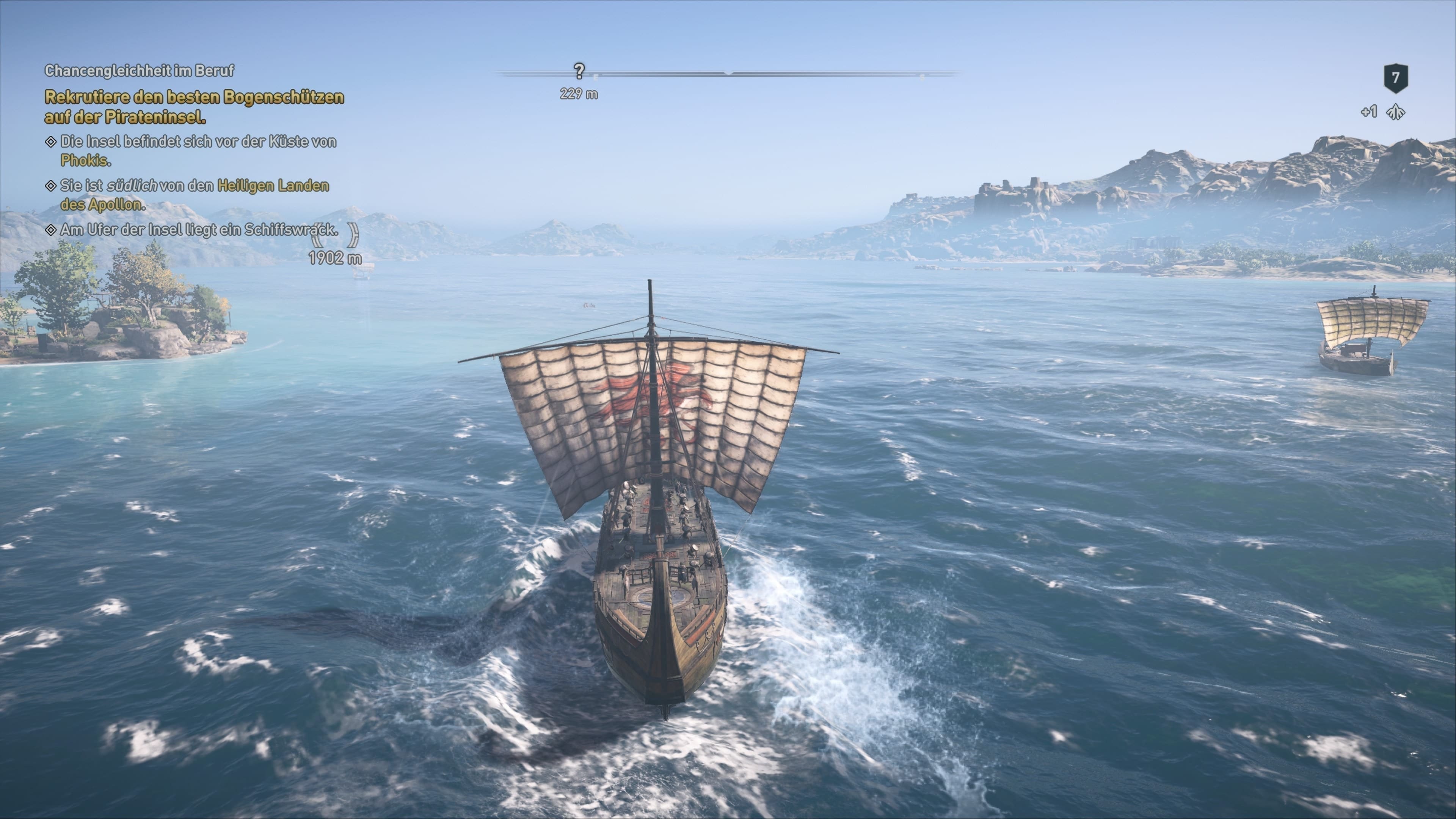Select the question mark compass marker
Image resolution: width=1456 pixels, height=819 pixels.
pos(579,71)
